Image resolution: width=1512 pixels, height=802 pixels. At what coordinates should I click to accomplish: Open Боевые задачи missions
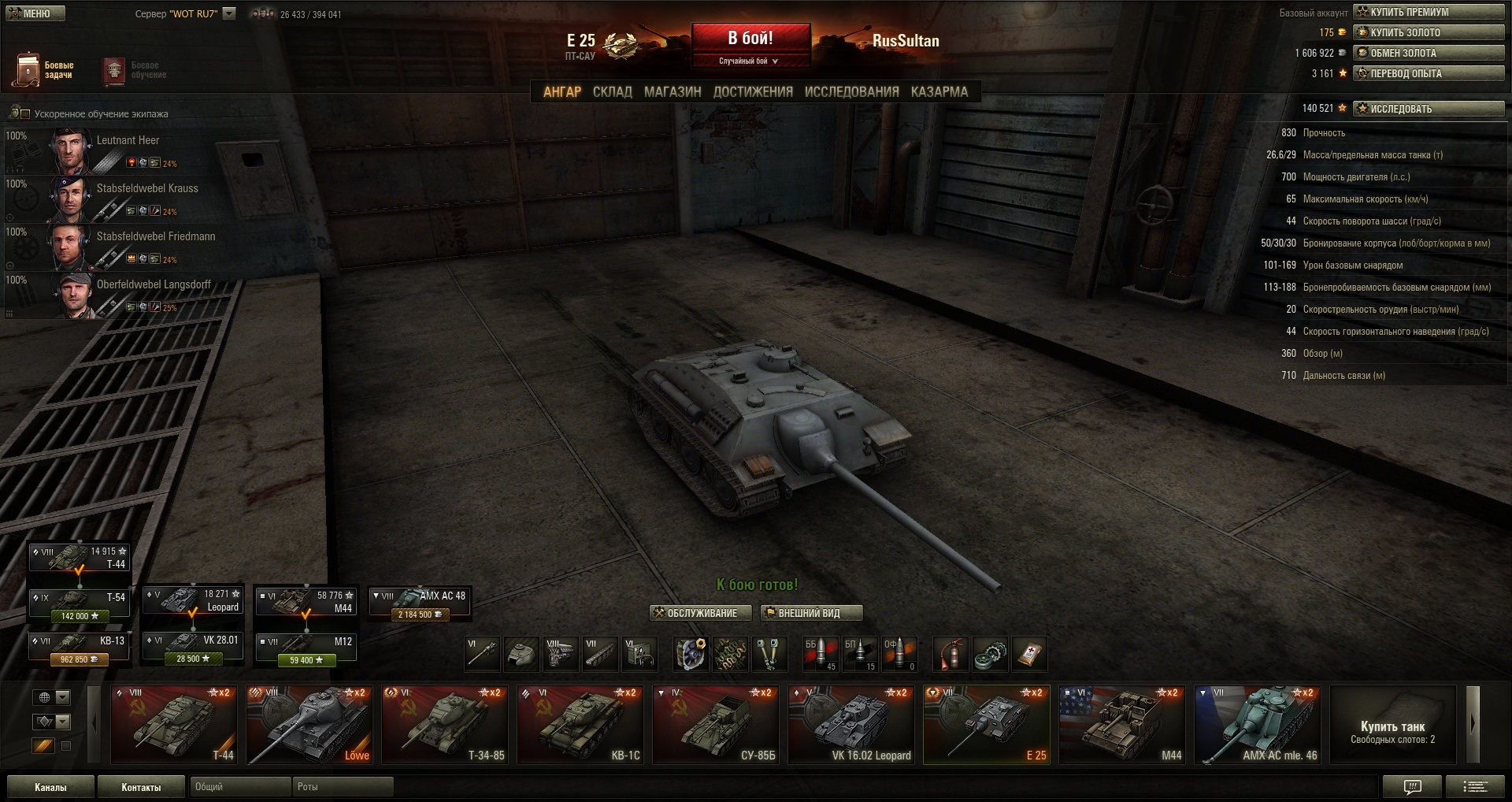(x=44, y=70)
